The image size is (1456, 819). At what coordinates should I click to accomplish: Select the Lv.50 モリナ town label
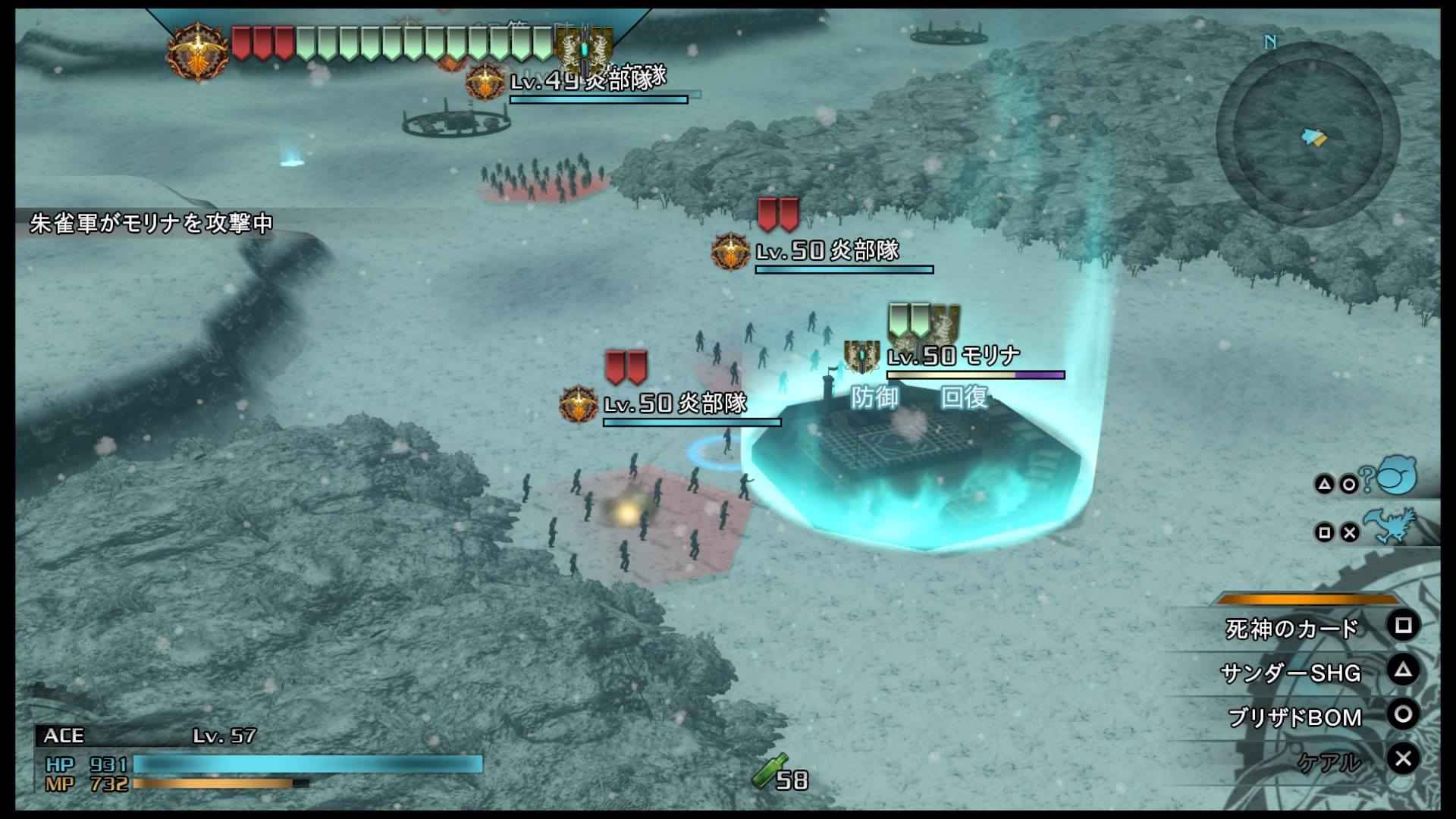954,356
